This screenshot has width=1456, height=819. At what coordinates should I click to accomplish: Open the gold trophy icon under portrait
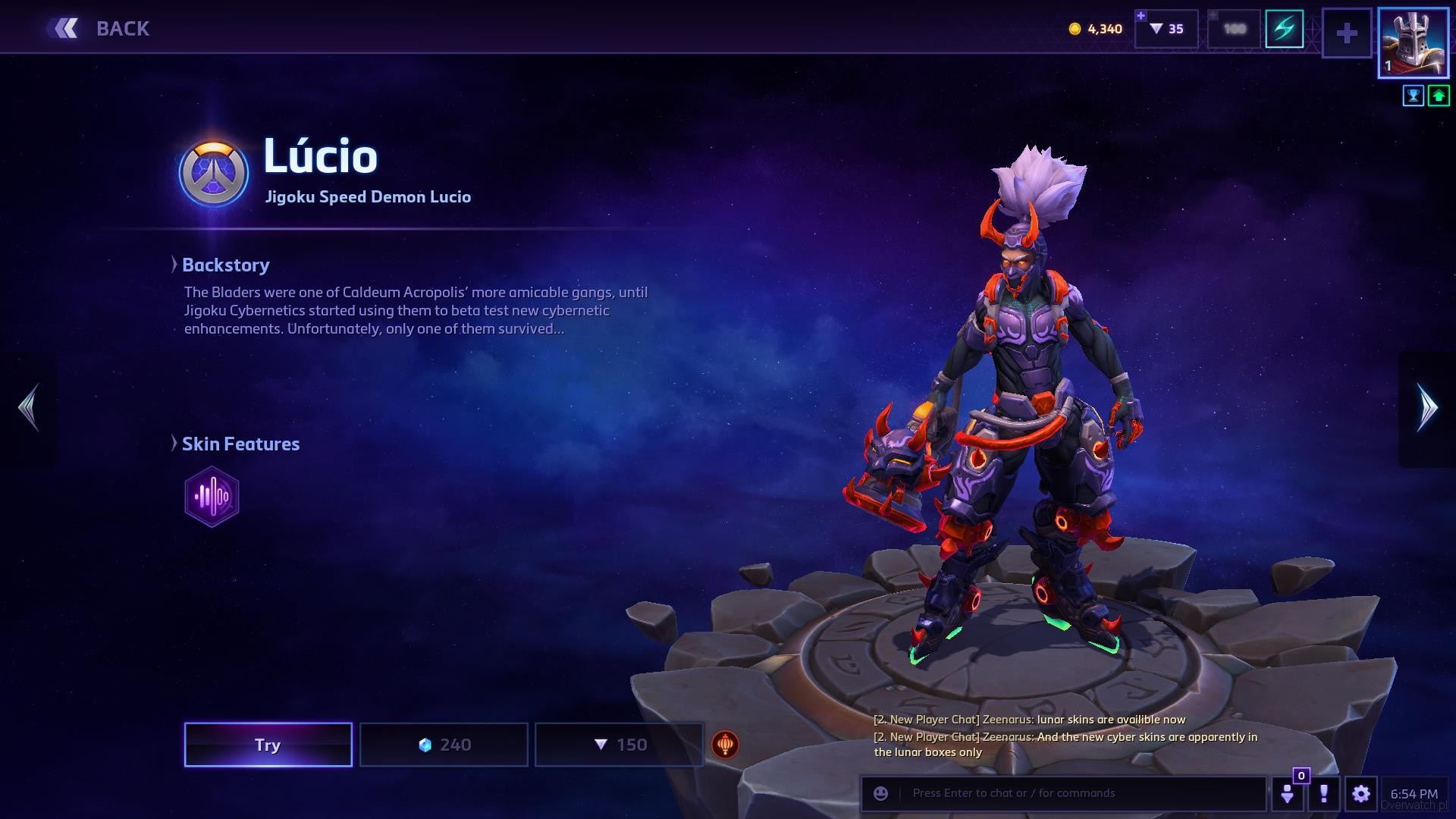tap(1413, 96)
